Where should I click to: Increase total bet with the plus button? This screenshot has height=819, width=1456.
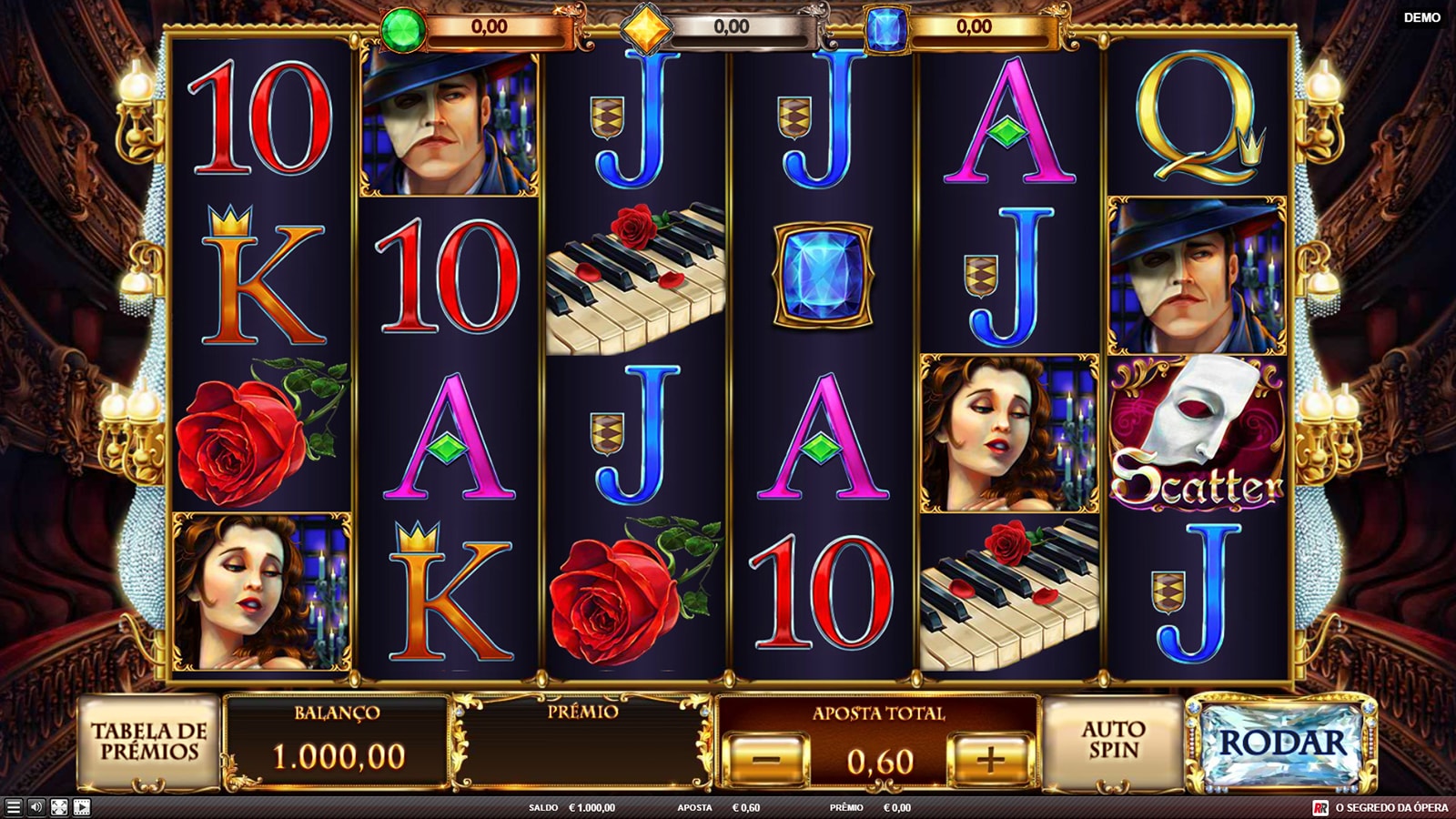coord(990,759)
